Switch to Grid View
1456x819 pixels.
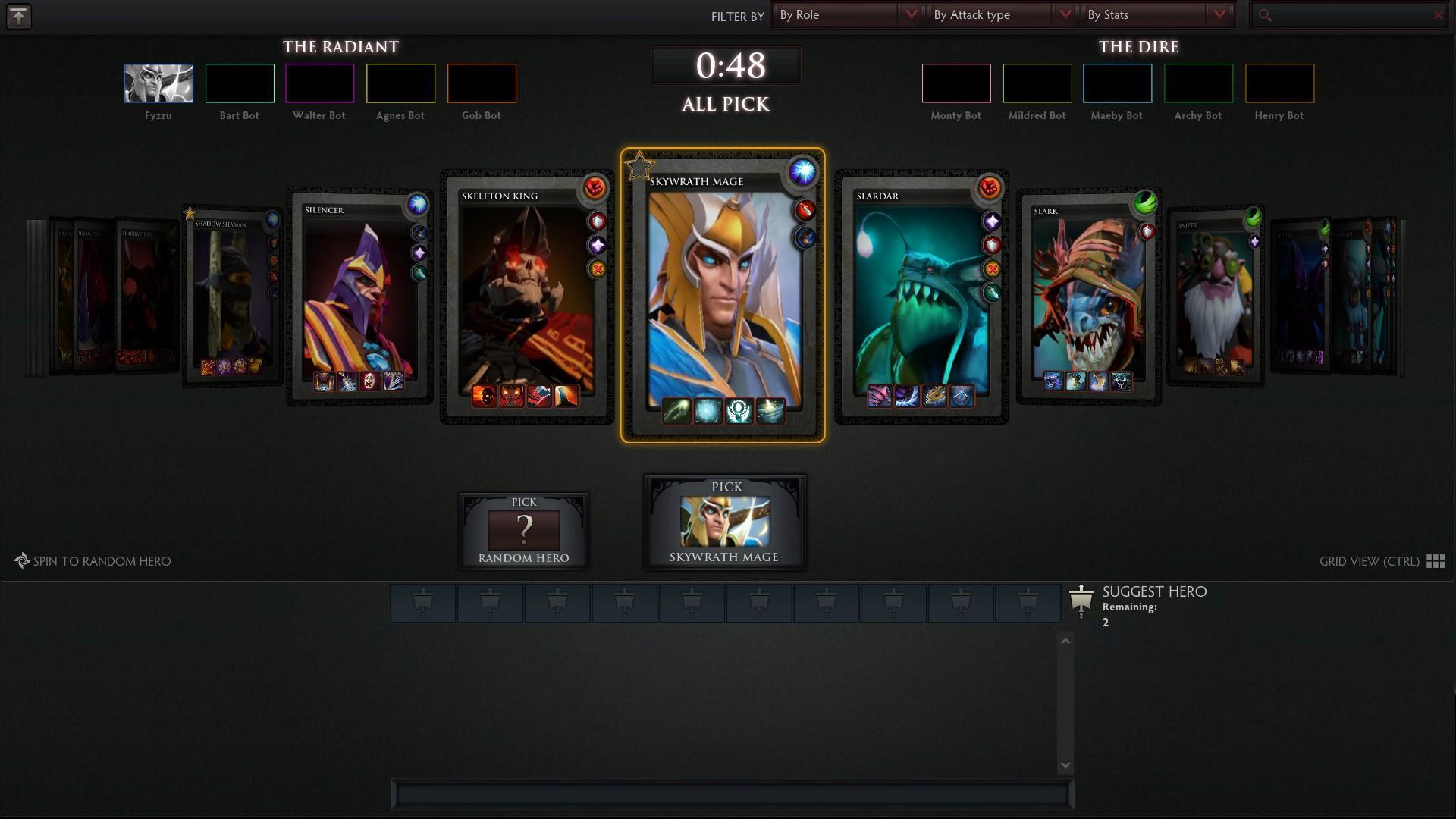click(1381, 561)
